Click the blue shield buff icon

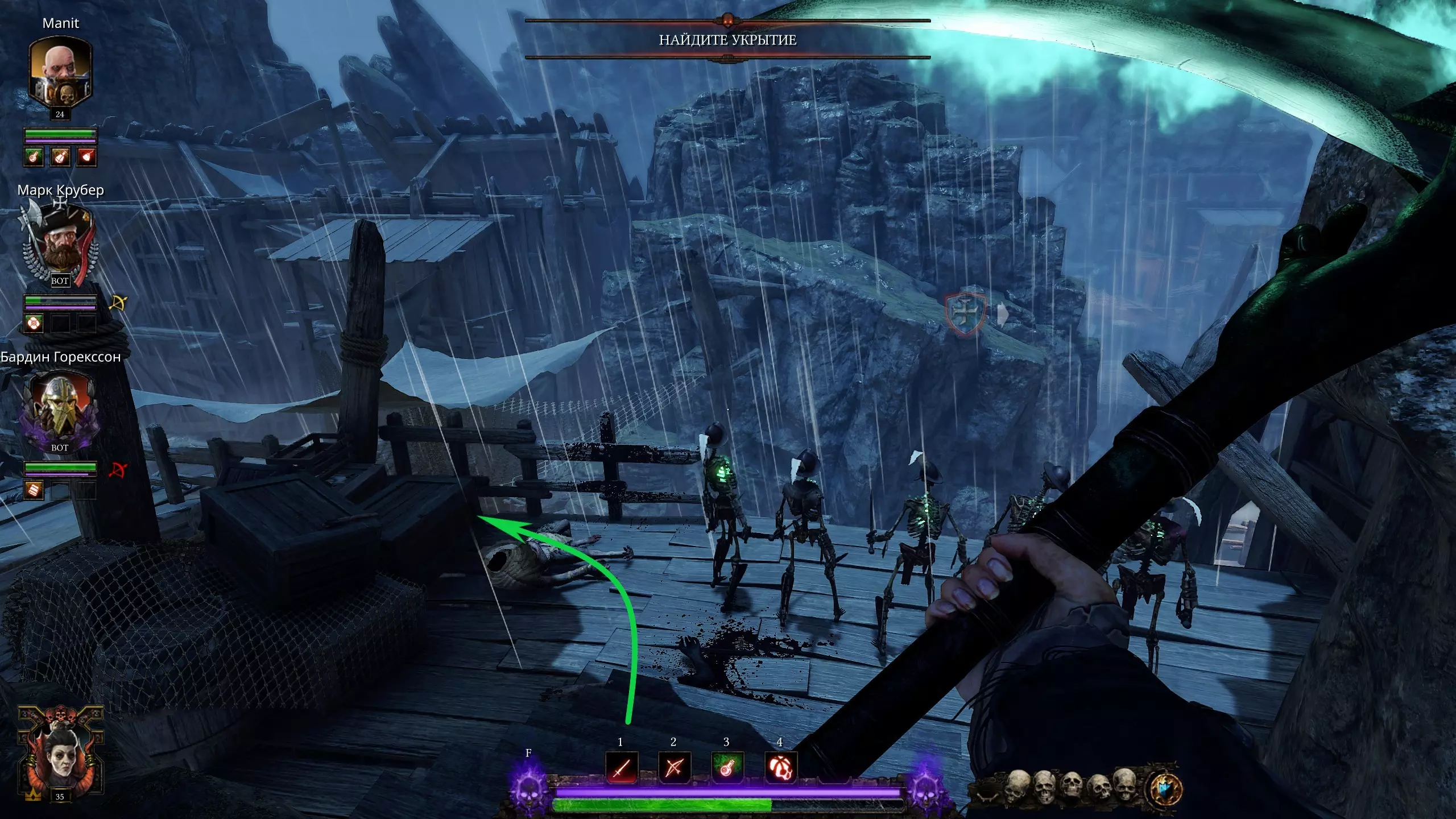pos(1166,789)
